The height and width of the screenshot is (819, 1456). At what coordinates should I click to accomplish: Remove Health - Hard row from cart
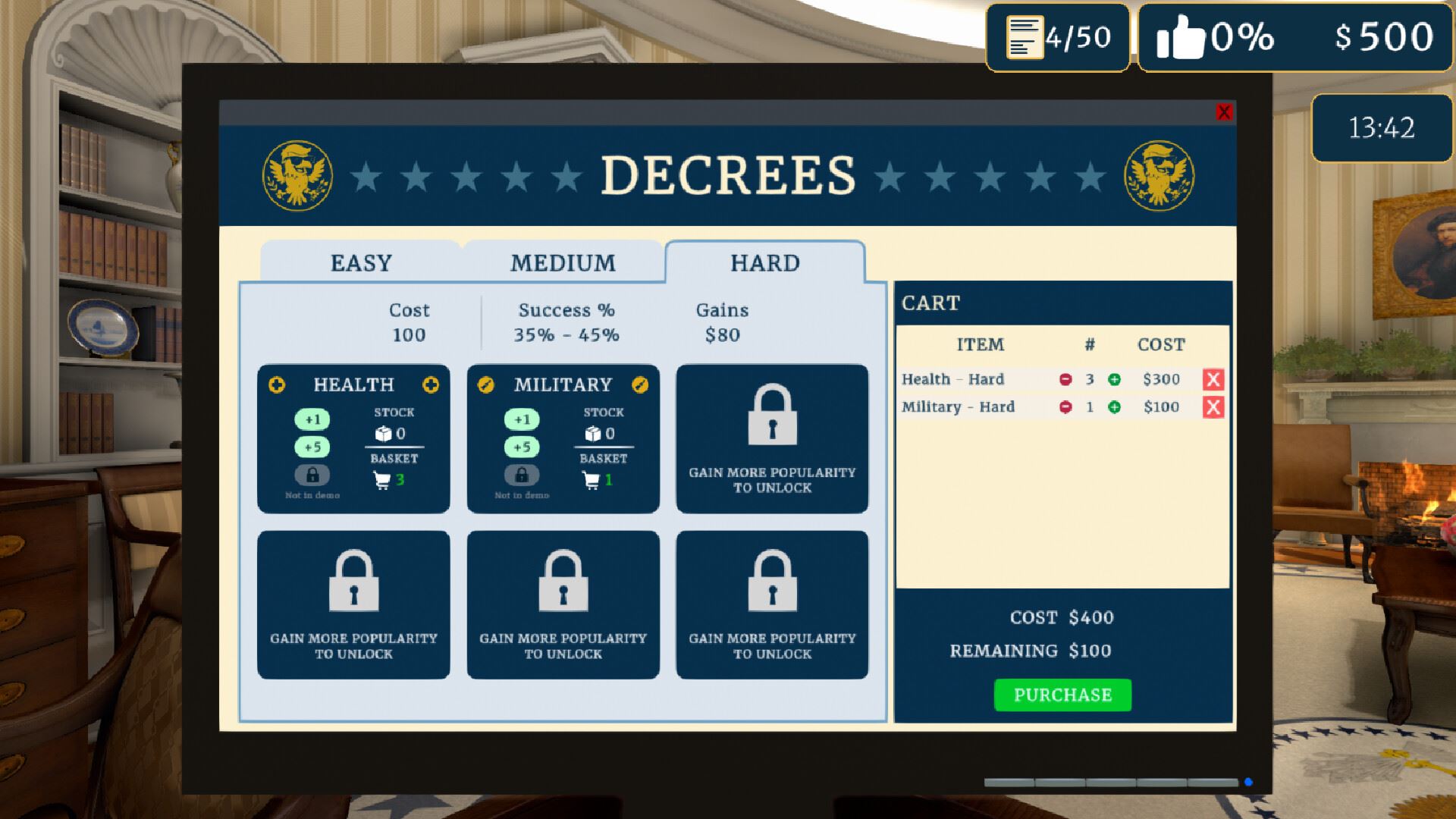click(1213, 379)
